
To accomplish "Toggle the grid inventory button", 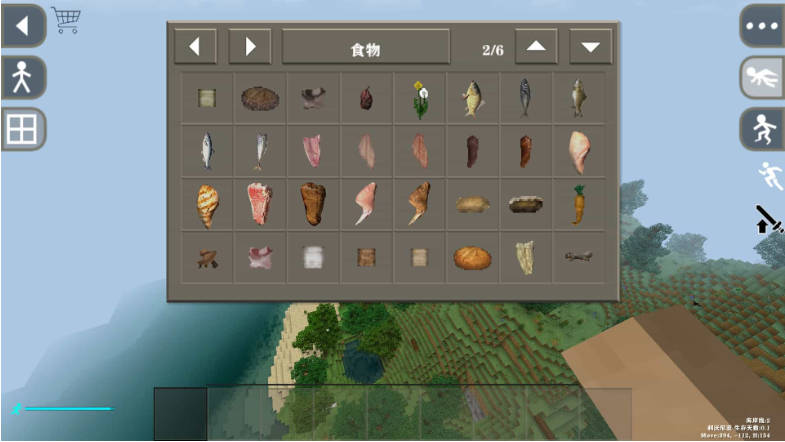I will [21, 129].
